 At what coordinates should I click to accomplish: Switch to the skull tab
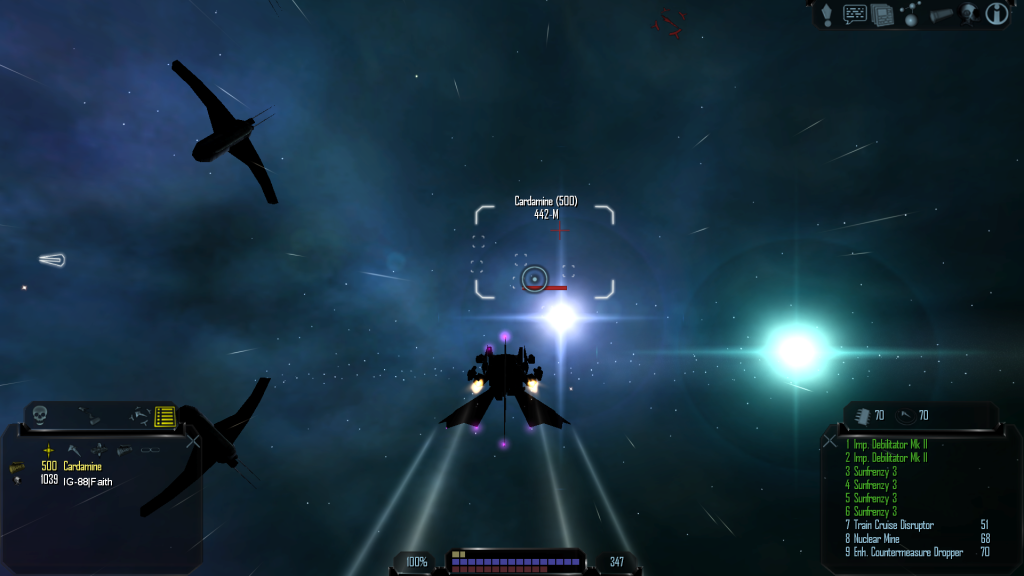click(40, 414)
